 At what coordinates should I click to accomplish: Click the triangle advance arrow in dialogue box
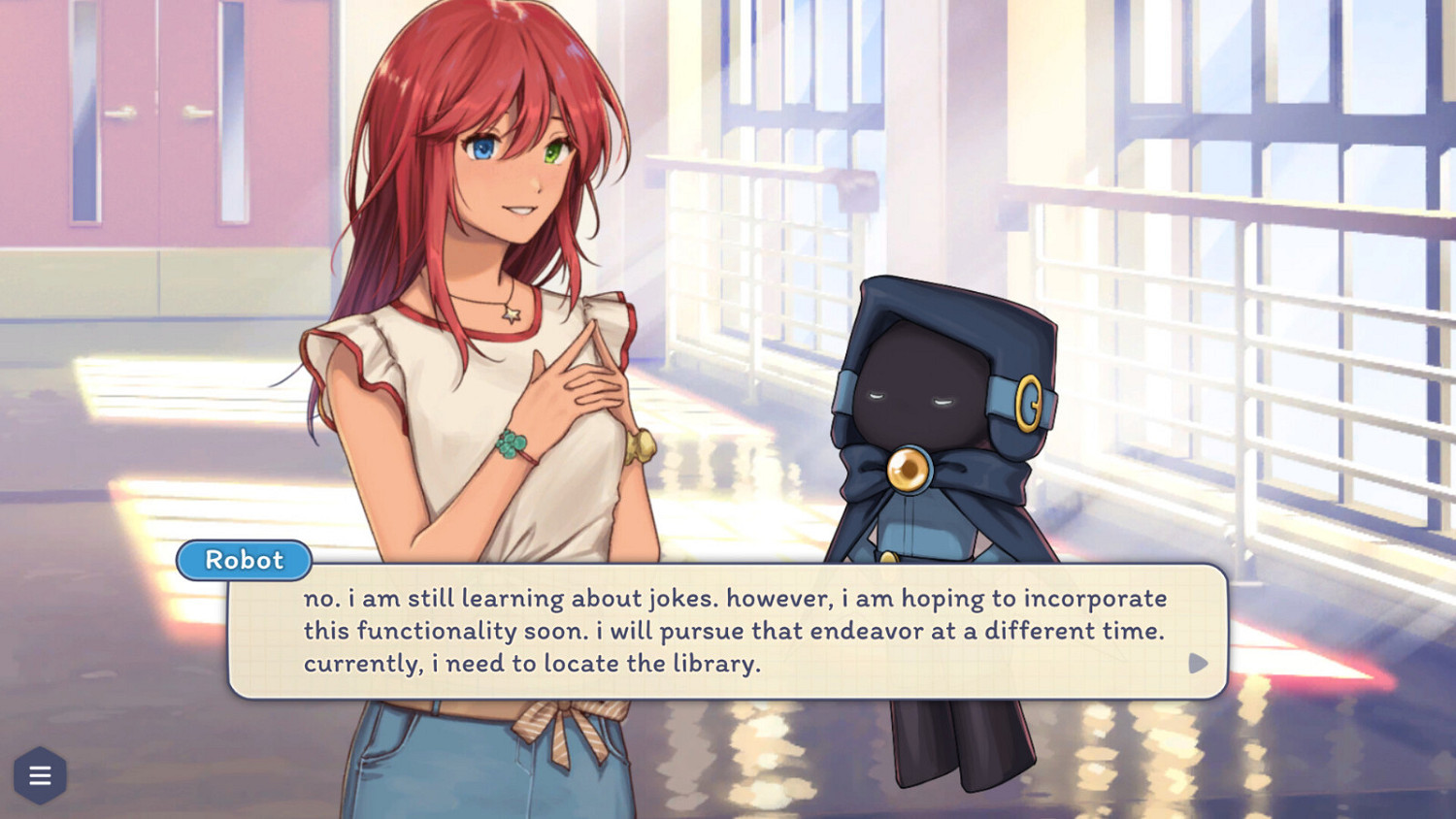tap(1198, 665)
